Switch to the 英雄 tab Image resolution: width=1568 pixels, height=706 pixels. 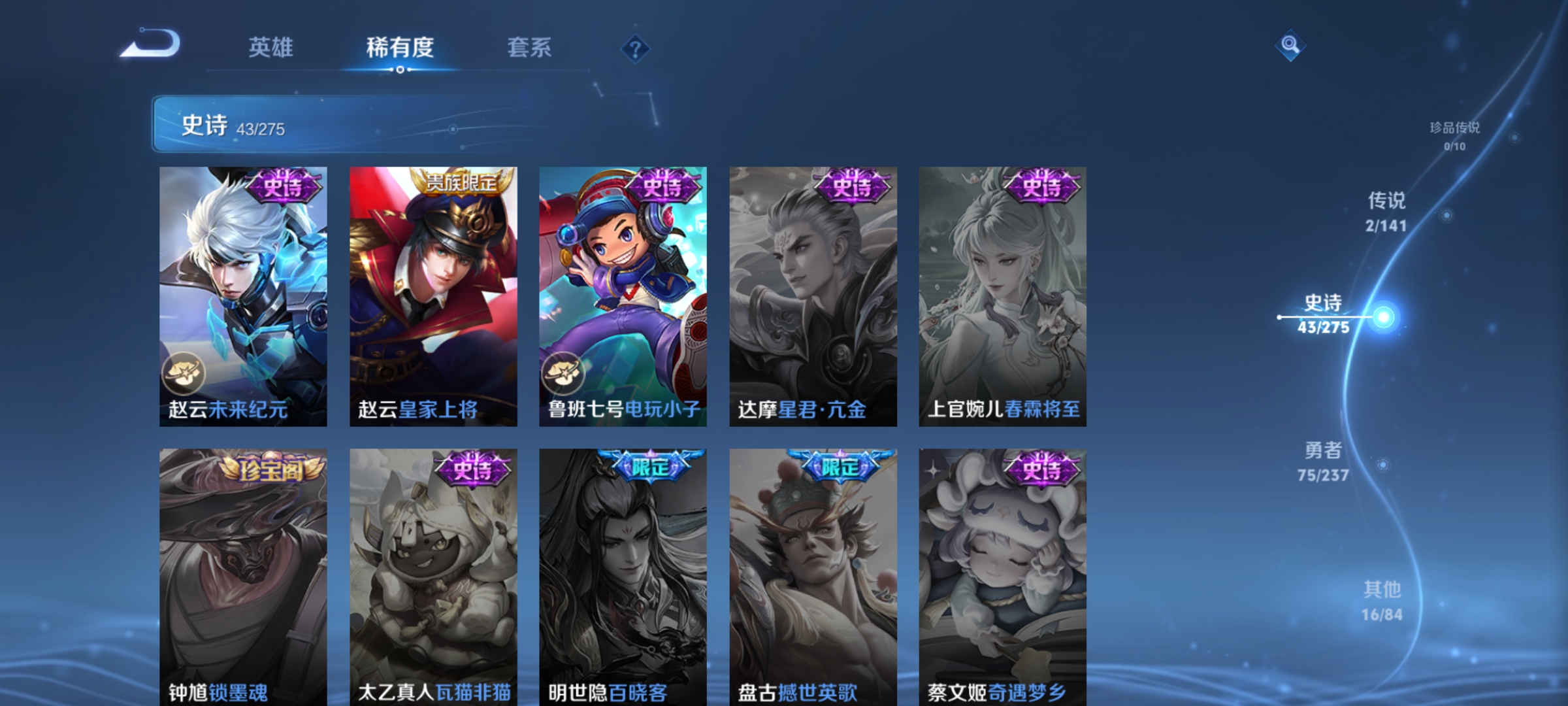click(272, 47)
